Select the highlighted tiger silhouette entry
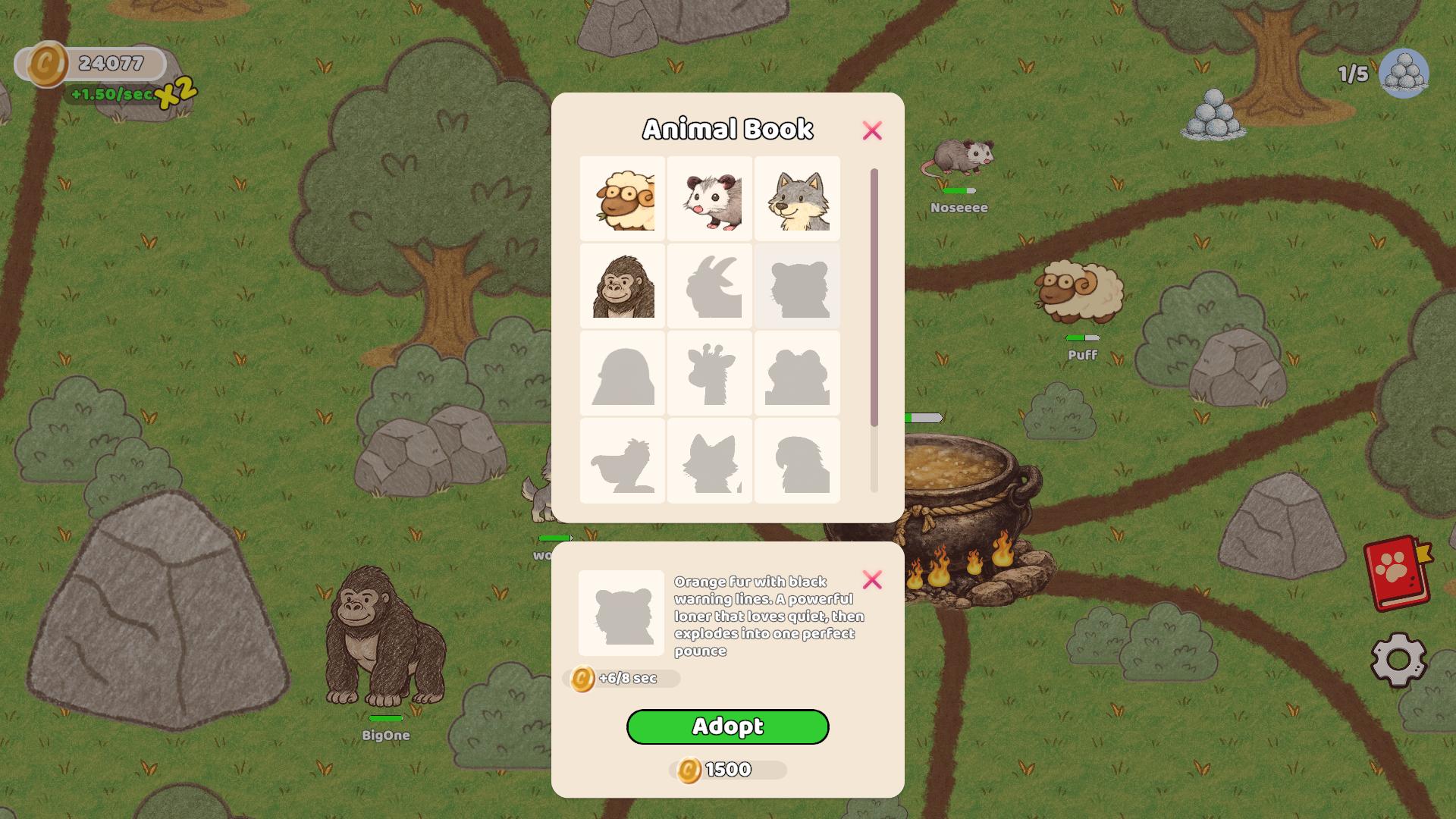The height and width of the screenshot is (819, 1456). click(x=798, y=287)
